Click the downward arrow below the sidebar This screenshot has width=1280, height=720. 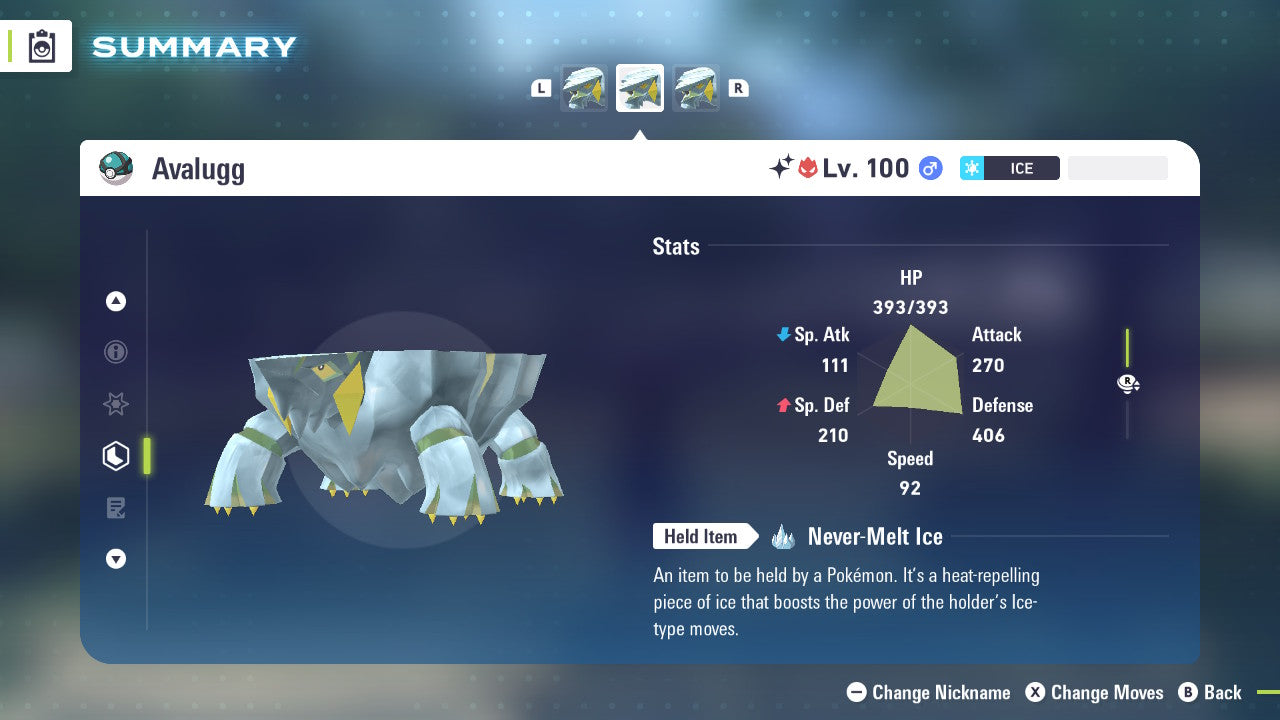pyautogui.click(x=115, y=559)
